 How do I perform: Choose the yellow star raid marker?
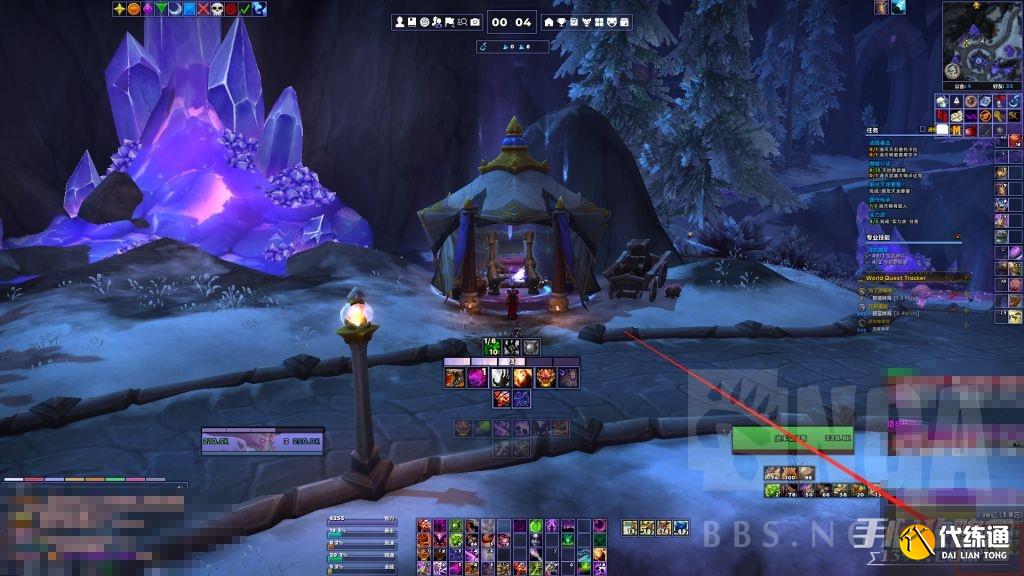click(120, 9)
